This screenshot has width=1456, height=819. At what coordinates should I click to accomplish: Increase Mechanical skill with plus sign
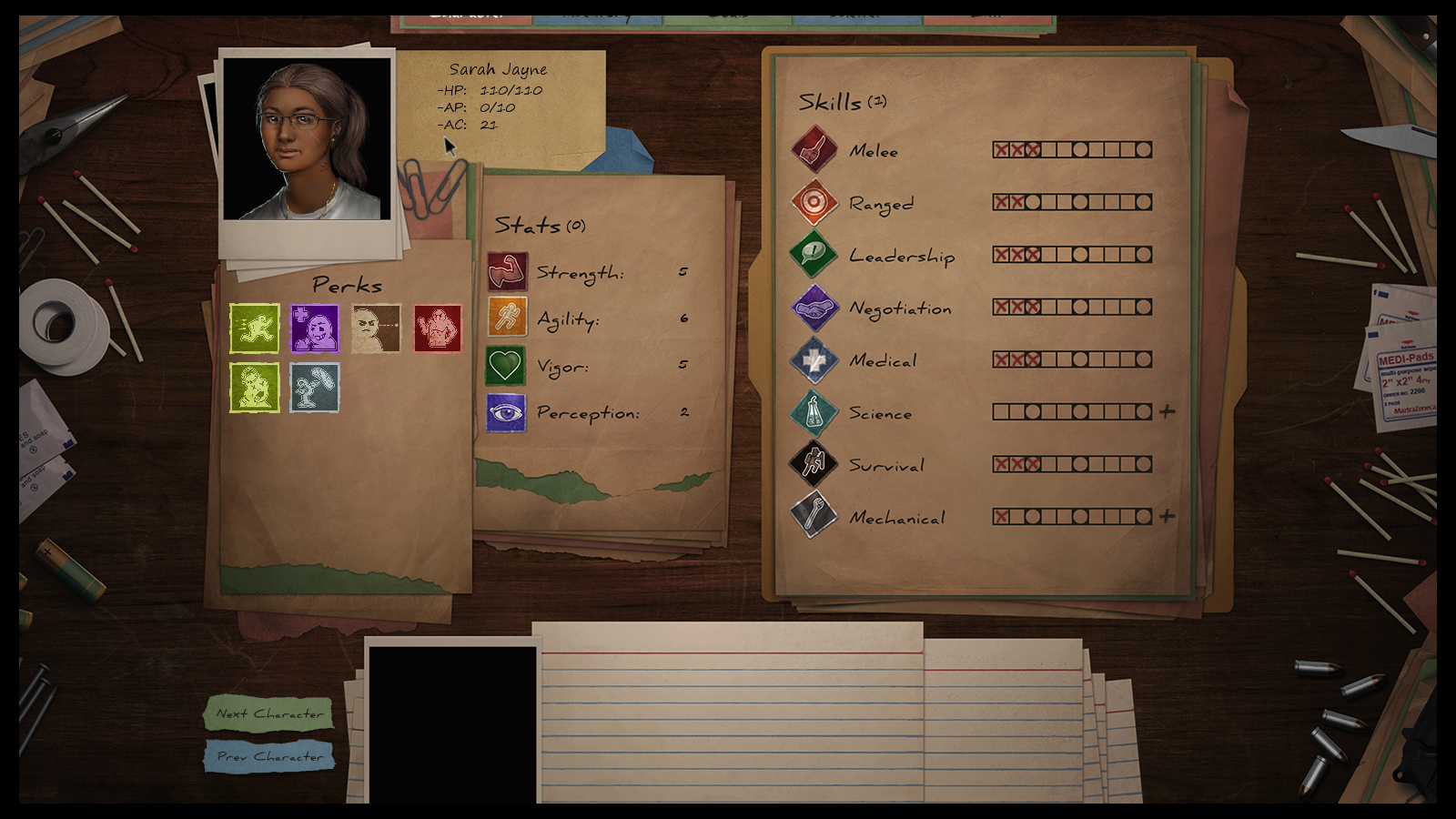(x=1167, y=517)
